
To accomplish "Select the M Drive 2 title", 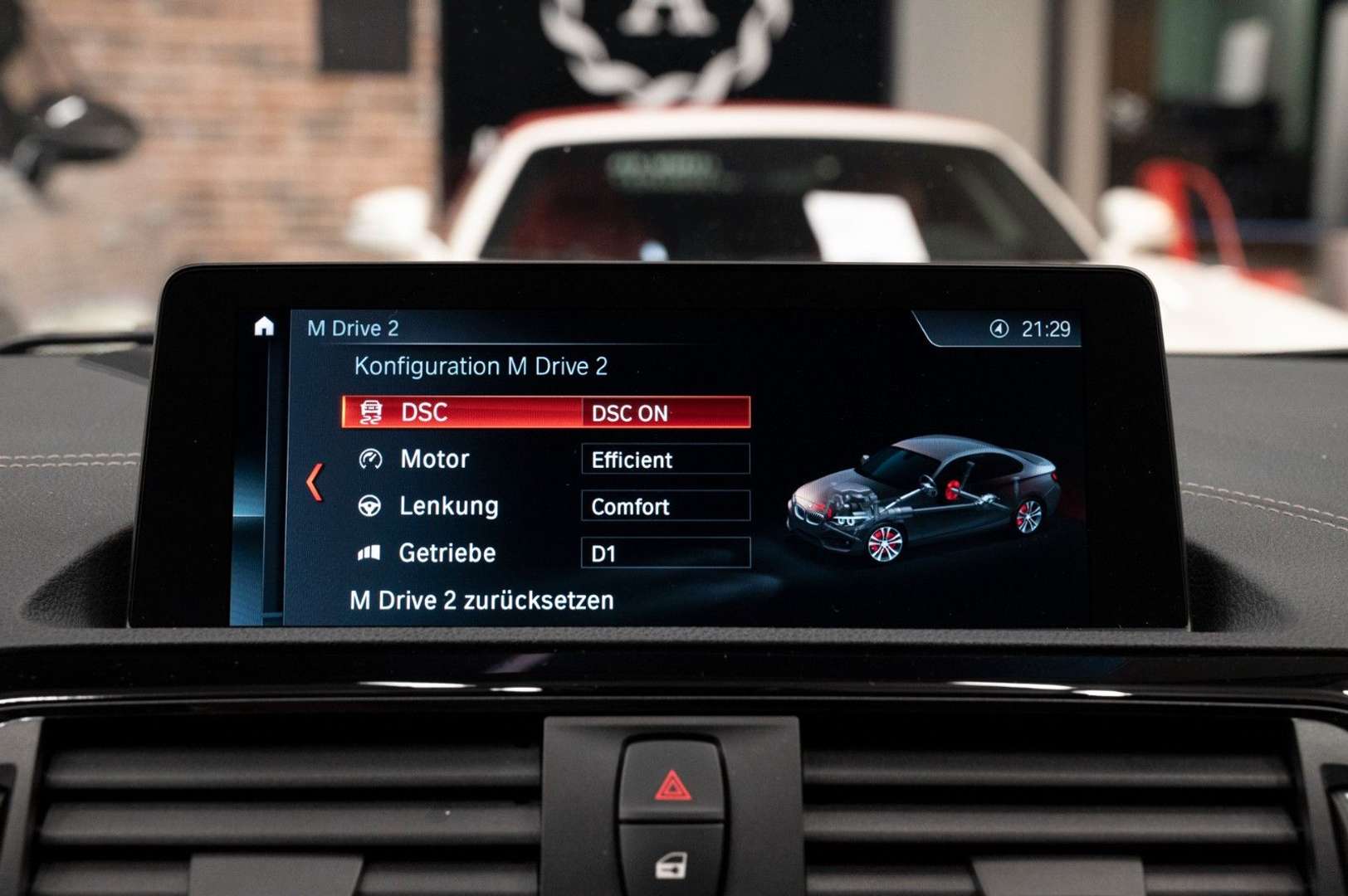I will coord(352,327).
